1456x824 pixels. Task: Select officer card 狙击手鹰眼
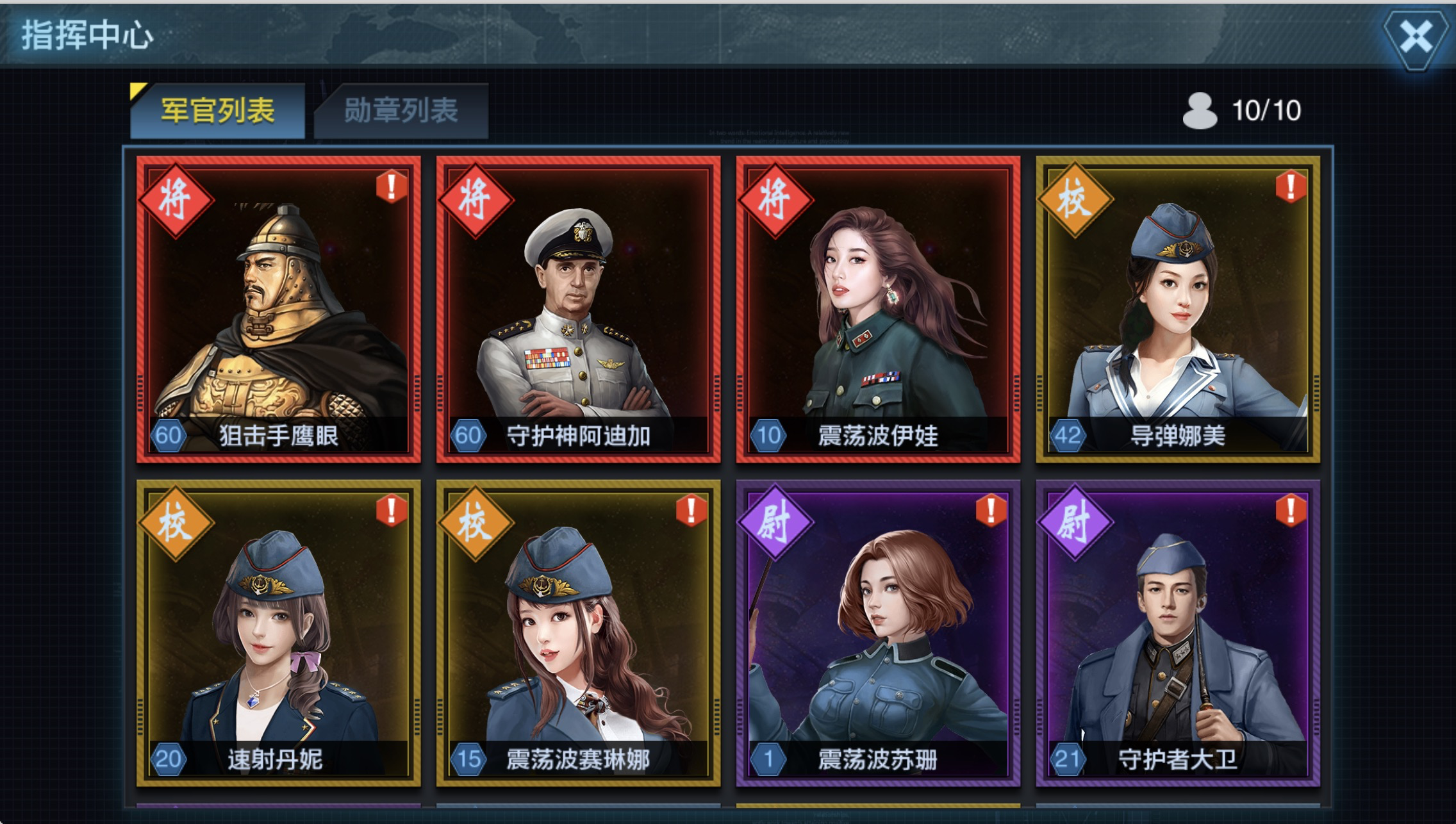pos(279,309)
